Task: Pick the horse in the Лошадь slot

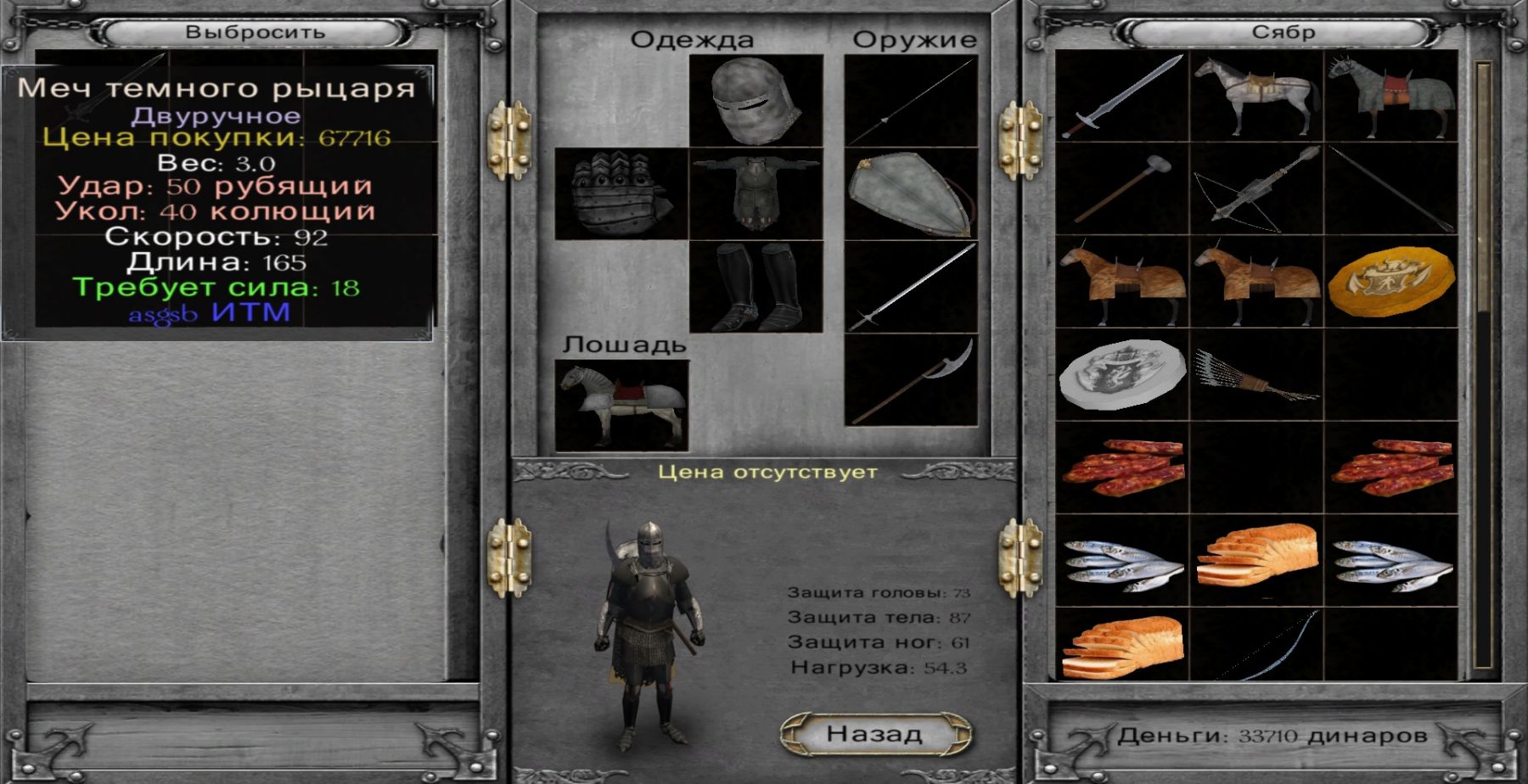Action: (x=621, y=406)
